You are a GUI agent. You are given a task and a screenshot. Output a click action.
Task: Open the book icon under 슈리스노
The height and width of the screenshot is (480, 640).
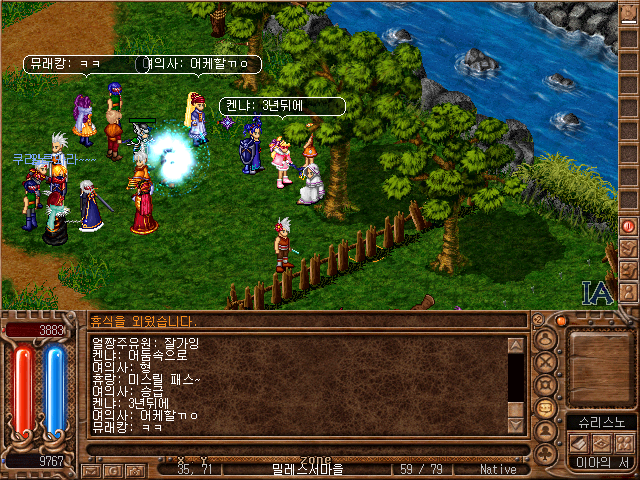tap(579, 442)
